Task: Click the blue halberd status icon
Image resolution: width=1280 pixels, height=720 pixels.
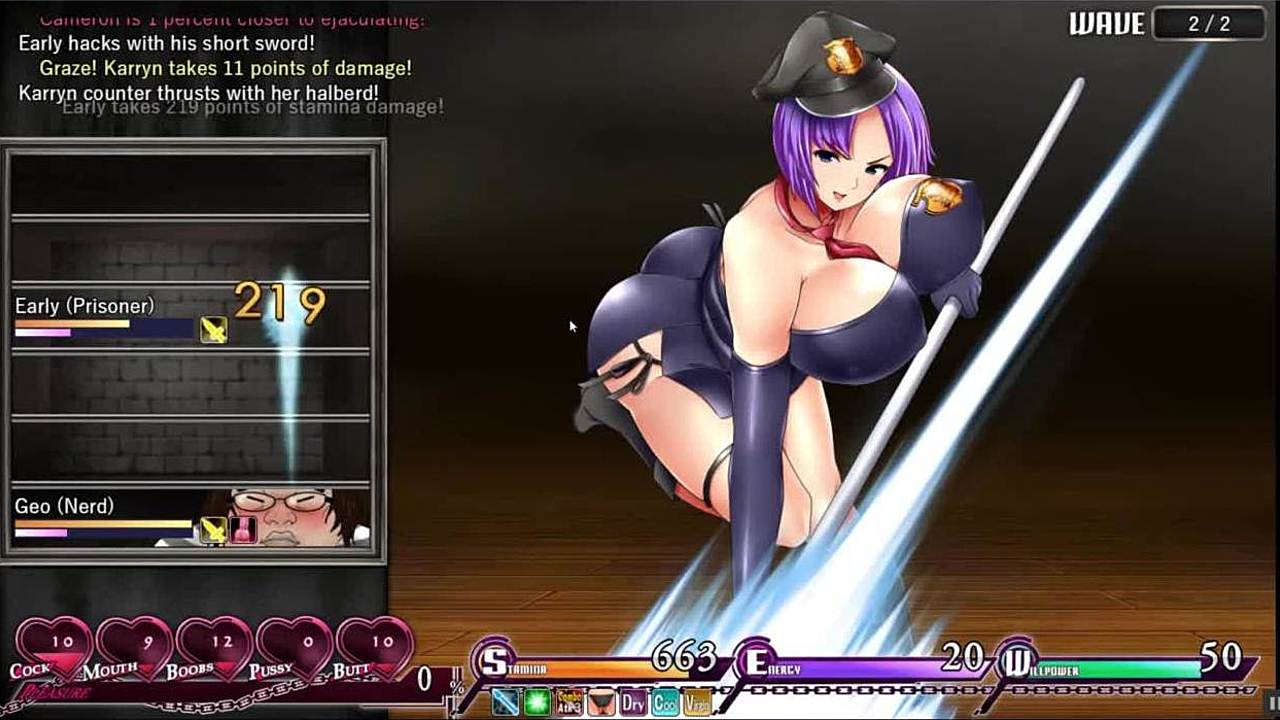Action: (x=506, y=702)
